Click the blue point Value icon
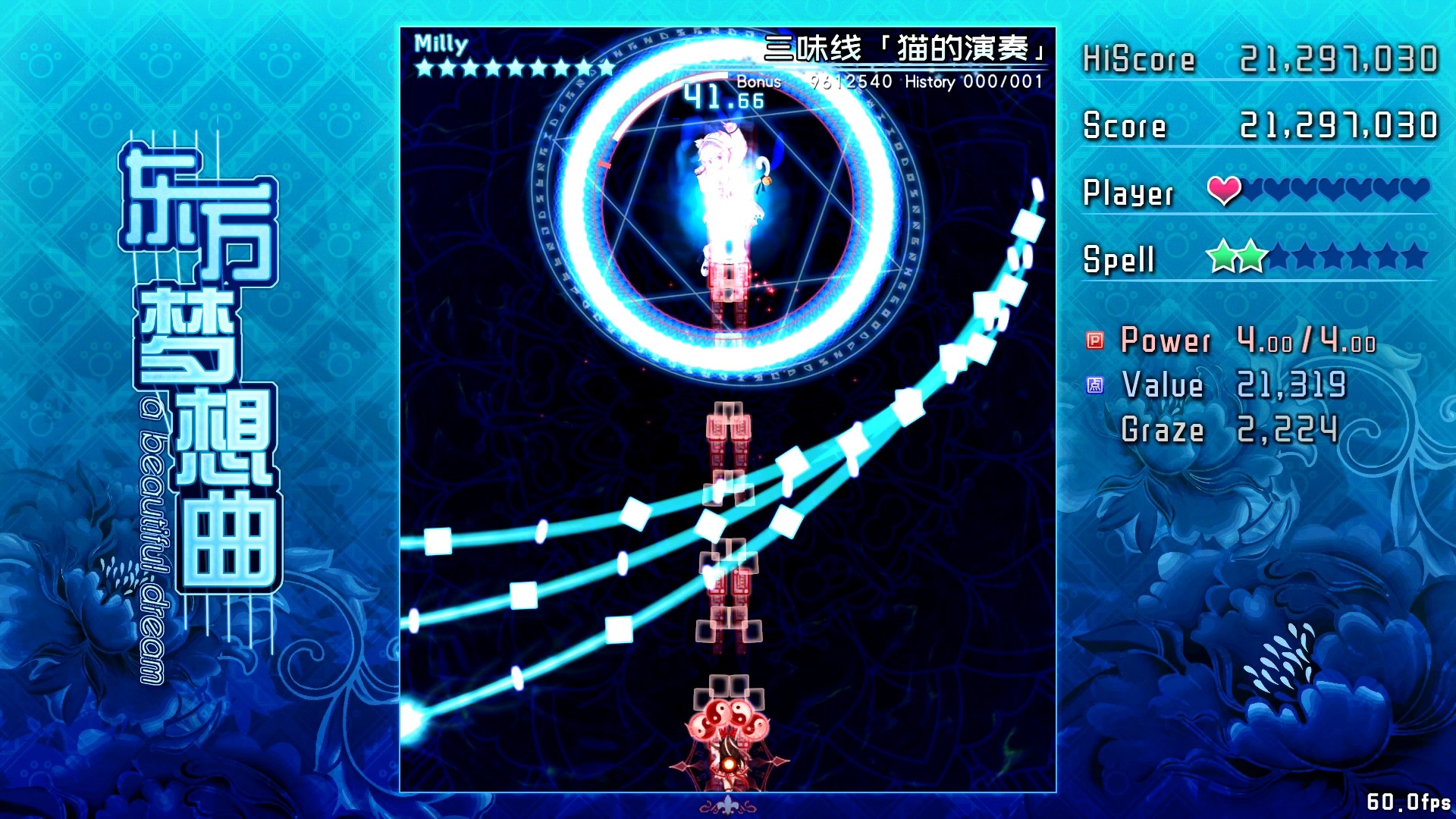 (x=1094, y=387)
